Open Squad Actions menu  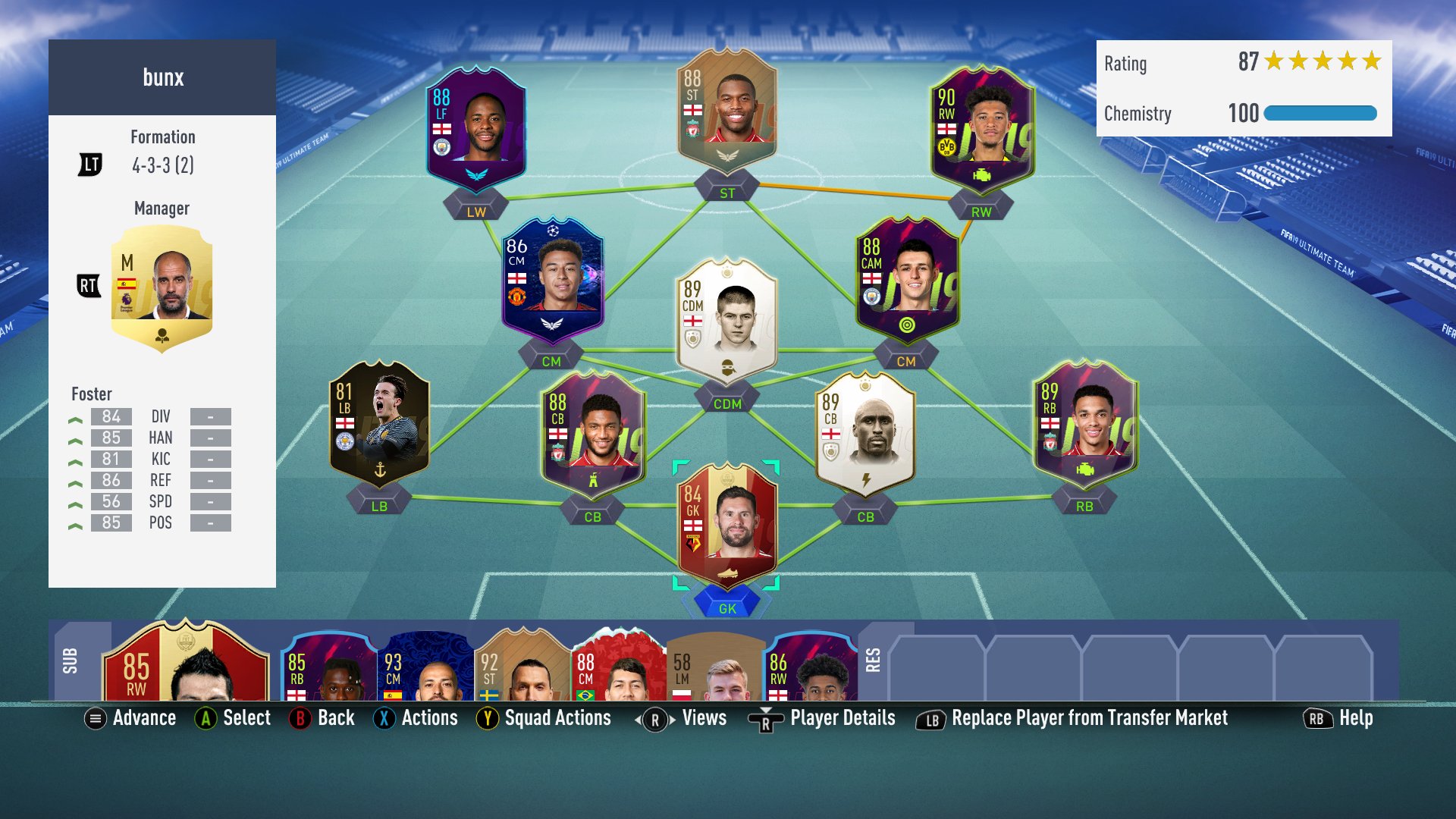click(x=545, y=718)
